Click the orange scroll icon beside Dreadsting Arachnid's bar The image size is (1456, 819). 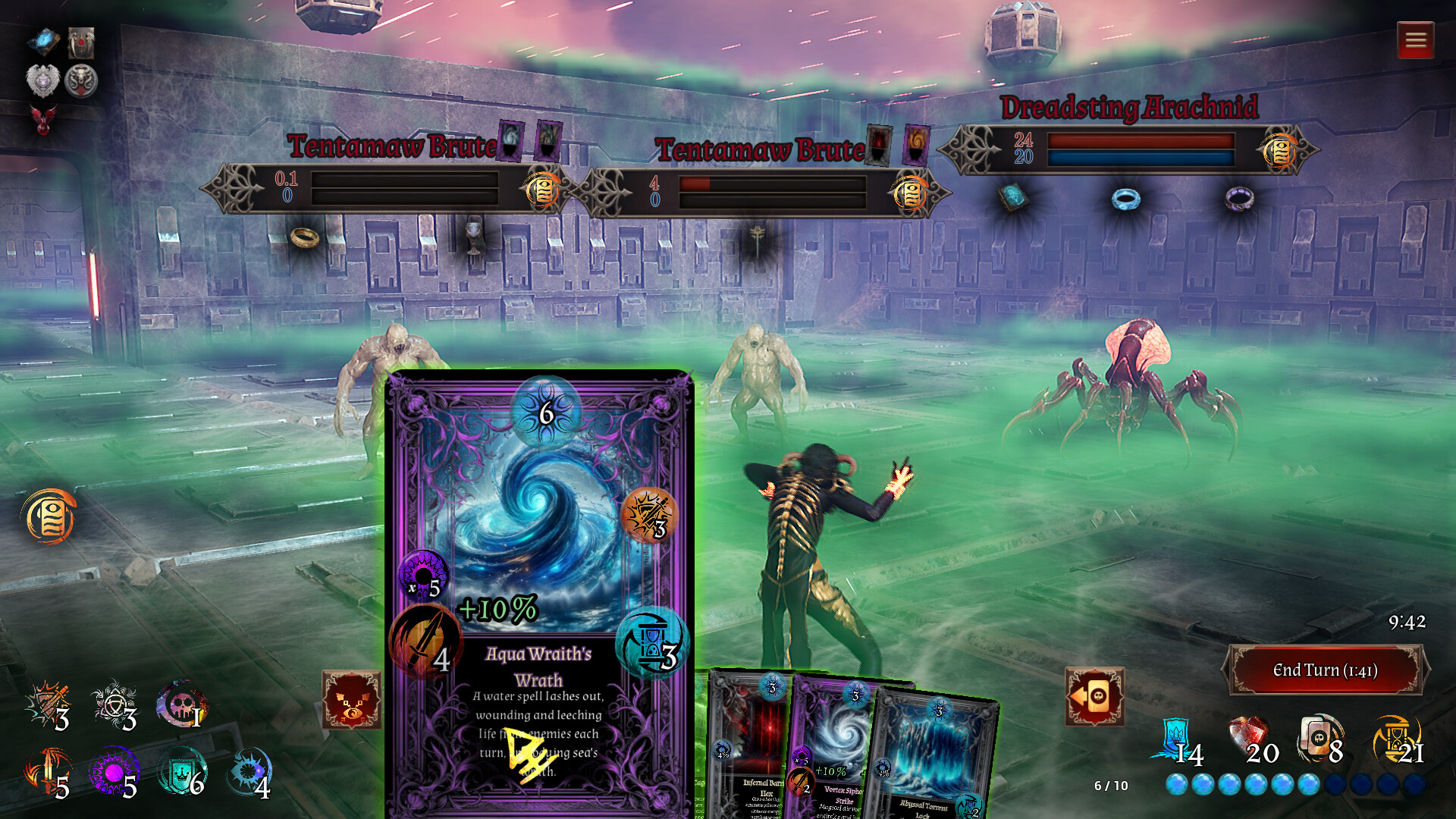[x=1280, y=152]
